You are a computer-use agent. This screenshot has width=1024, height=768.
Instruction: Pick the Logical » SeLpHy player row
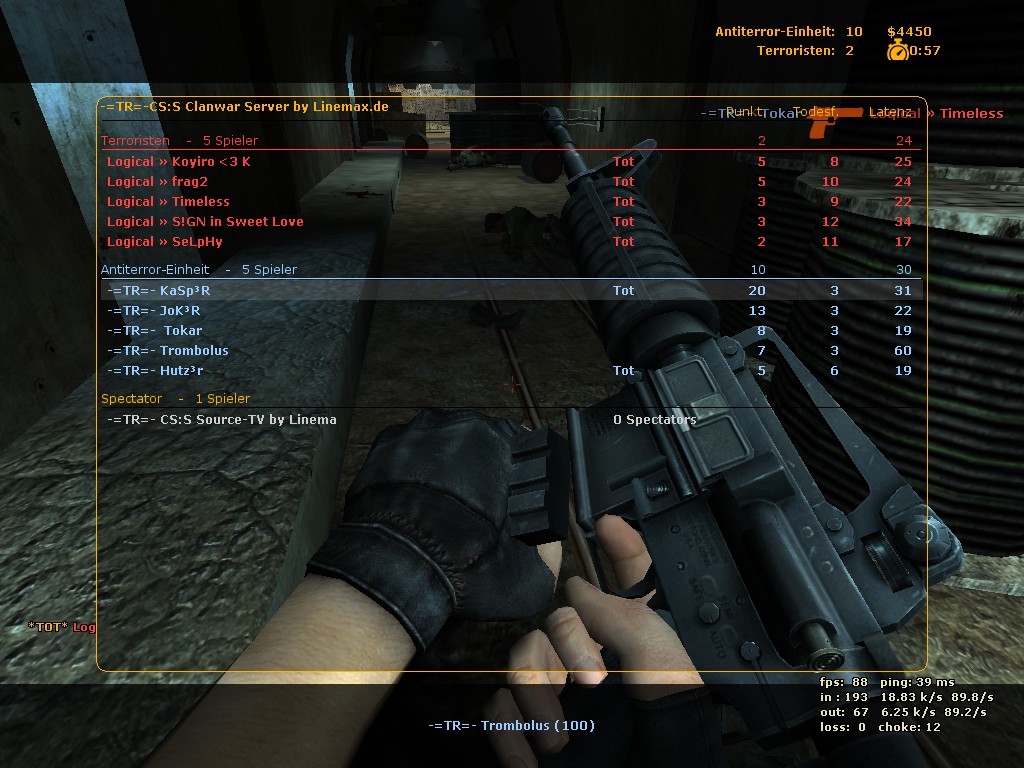pos(165,242)
